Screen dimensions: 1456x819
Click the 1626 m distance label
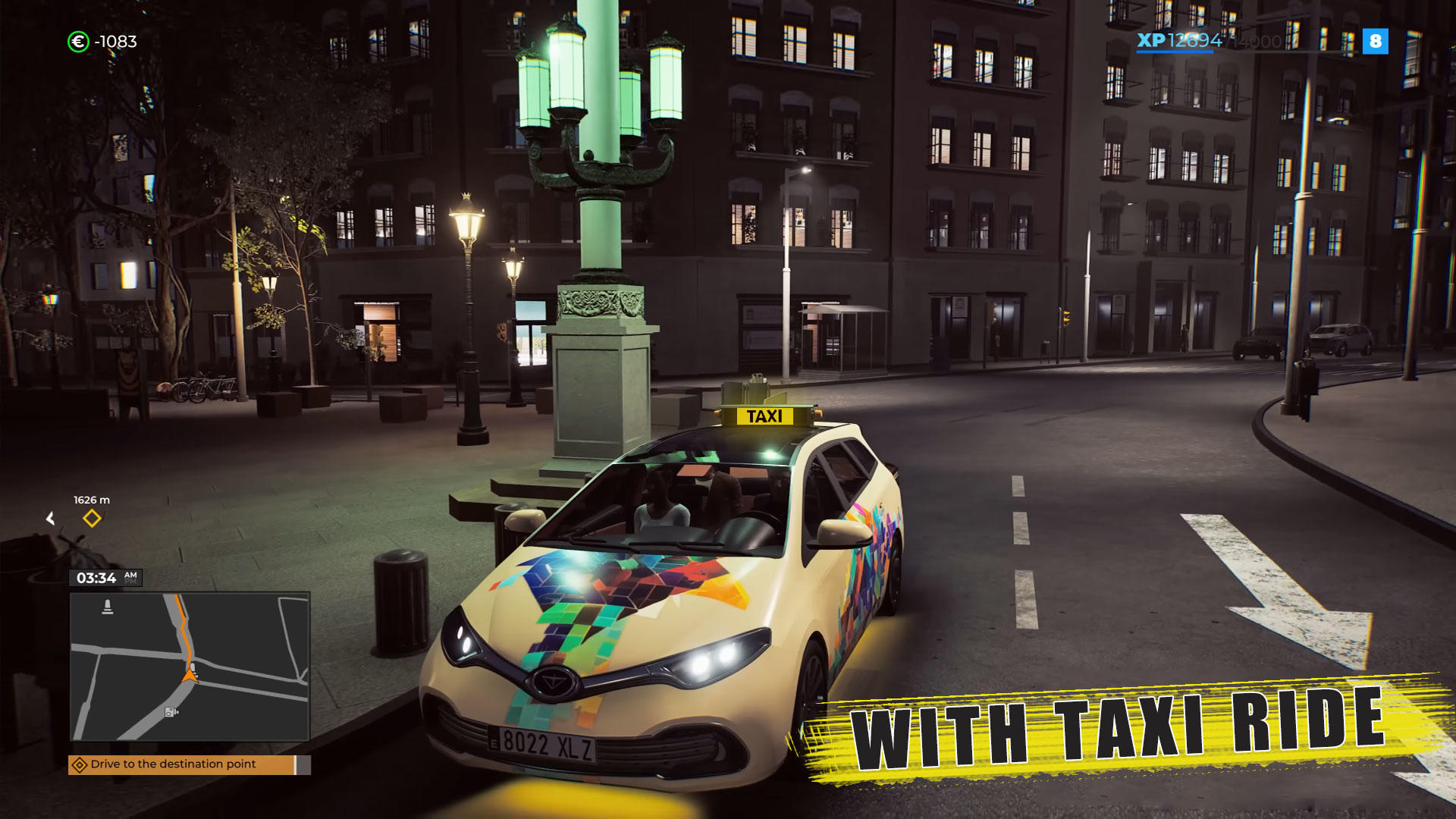click(x=90, y=500)
